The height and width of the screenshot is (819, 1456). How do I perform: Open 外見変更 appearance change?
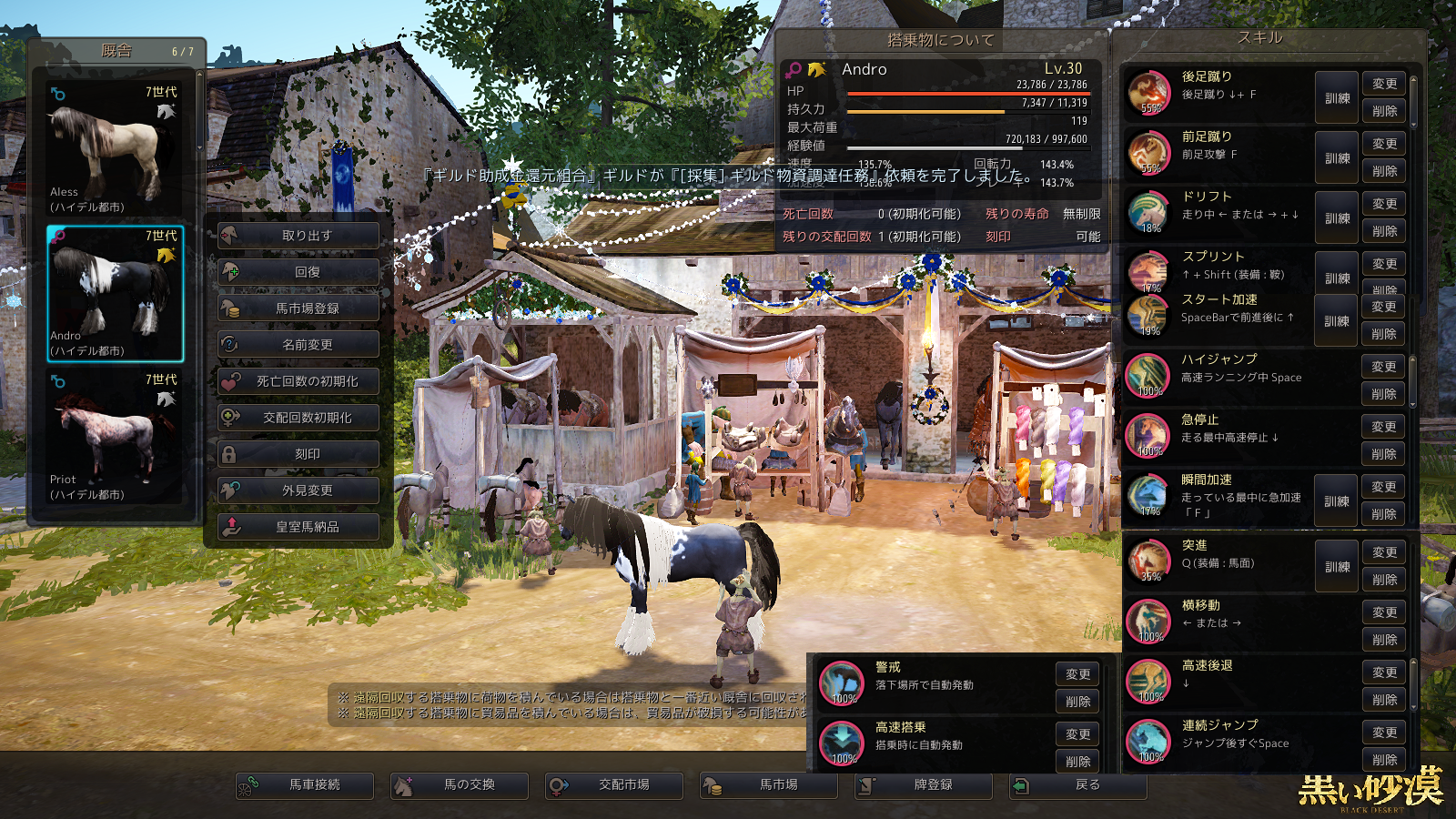coord(298,490)
